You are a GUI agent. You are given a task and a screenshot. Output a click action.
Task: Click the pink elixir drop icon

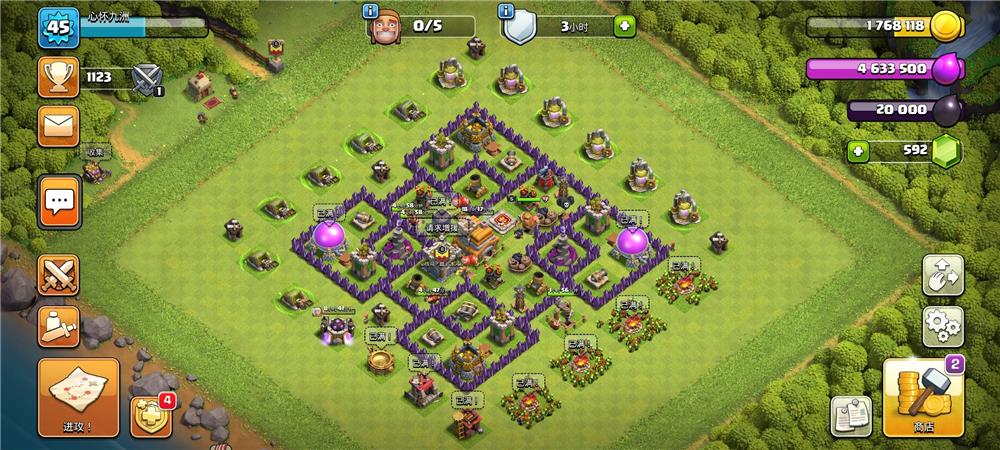coord(945,70)
